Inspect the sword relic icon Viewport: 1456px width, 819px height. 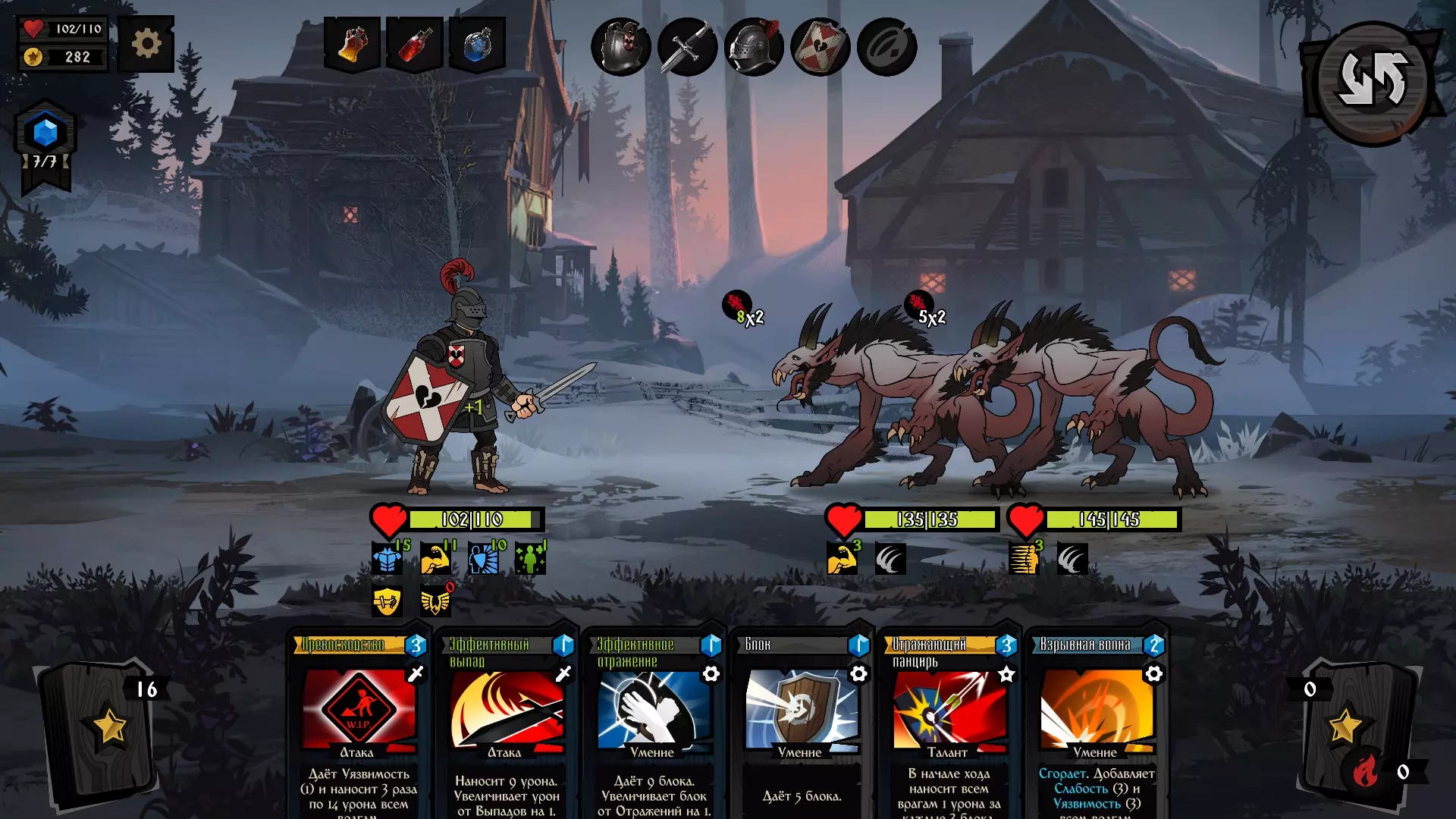click(687, 47)
